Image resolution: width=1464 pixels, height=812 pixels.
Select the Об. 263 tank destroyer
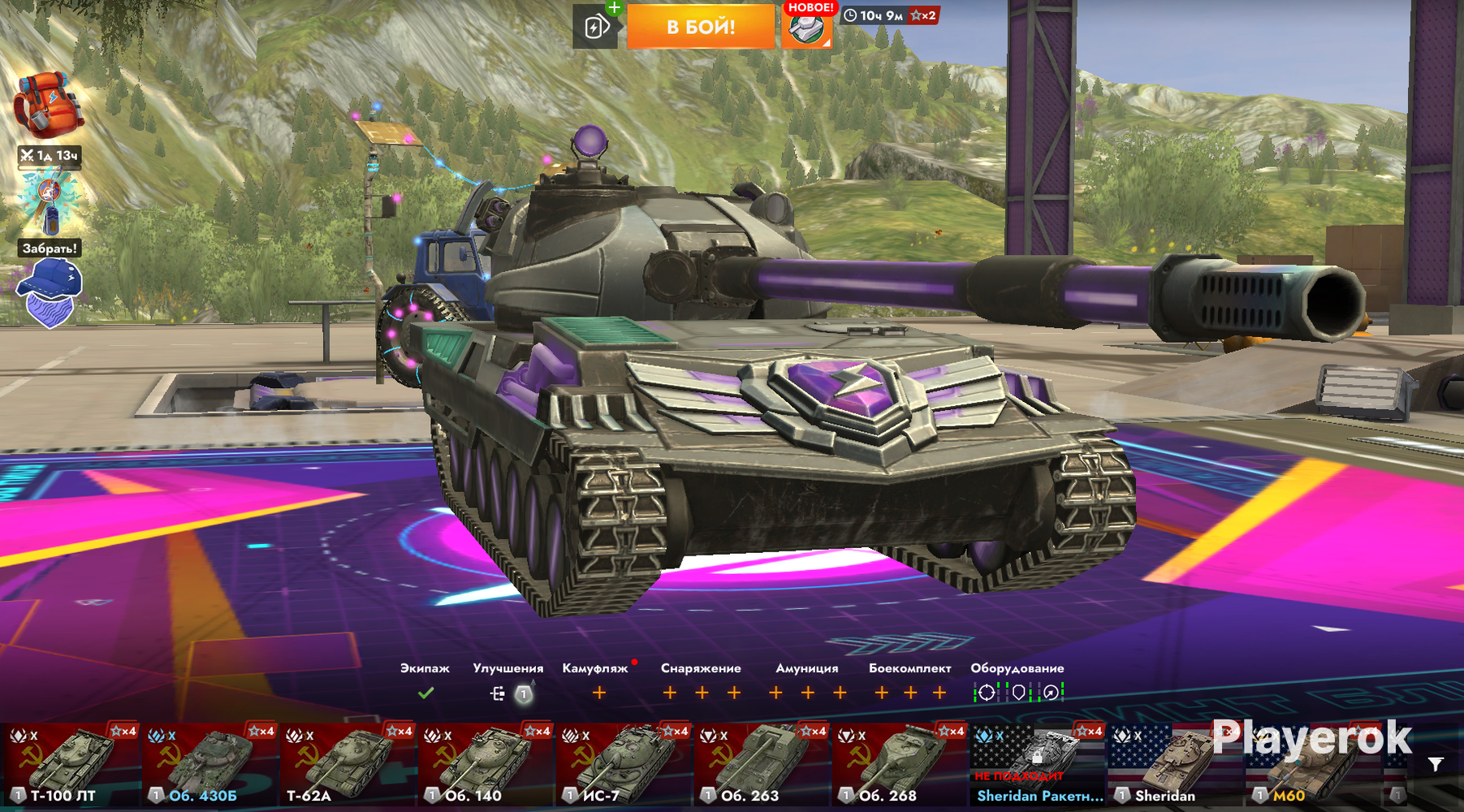tap(762, 764)
